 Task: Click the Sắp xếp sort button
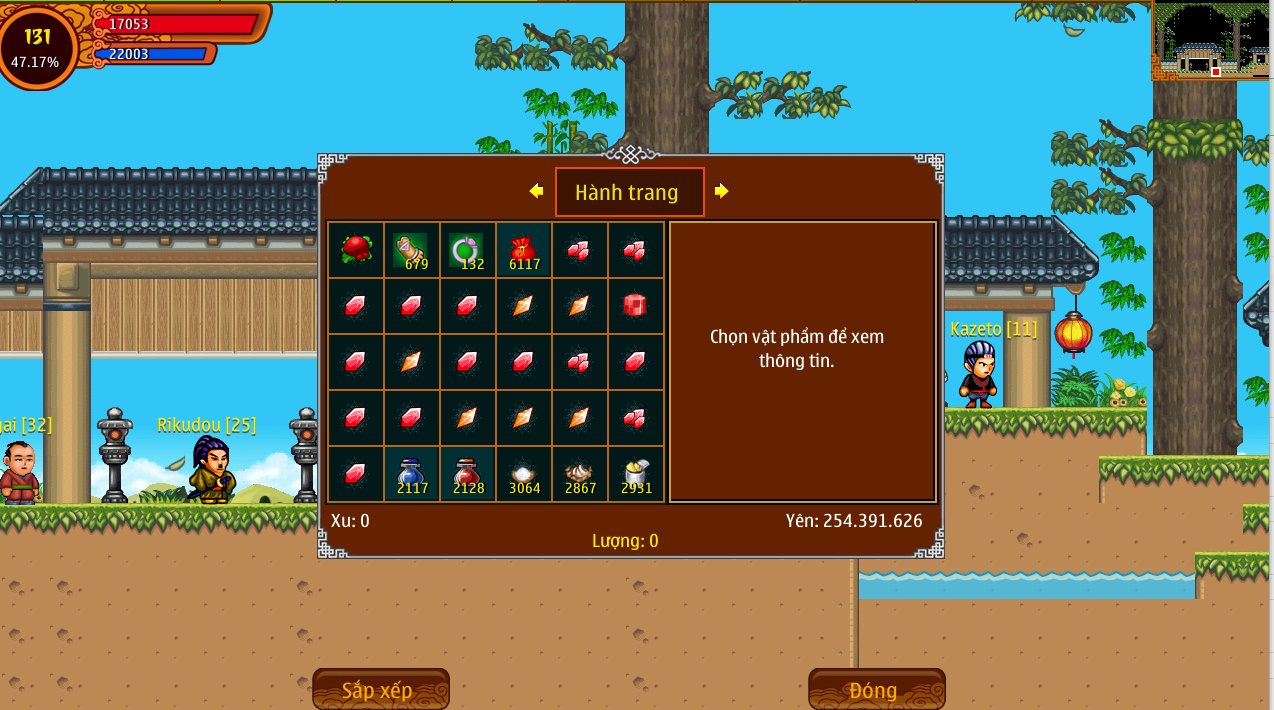click(x=380, y=690)
